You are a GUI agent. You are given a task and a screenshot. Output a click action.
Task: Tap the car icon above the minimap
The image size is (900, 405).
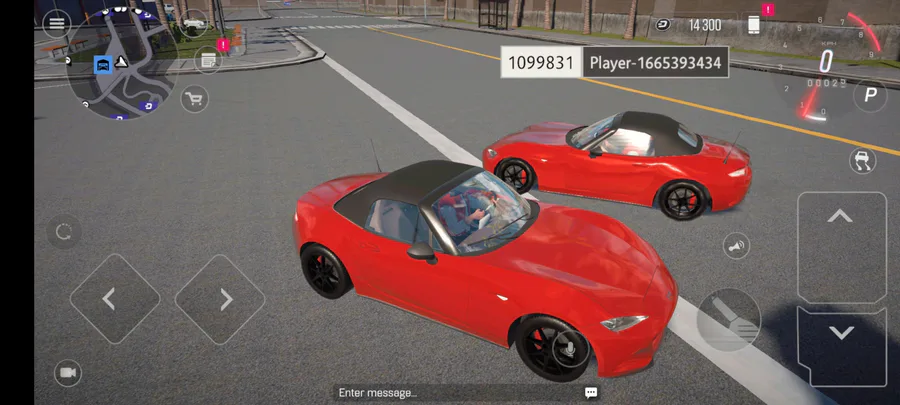pos(193,21)
